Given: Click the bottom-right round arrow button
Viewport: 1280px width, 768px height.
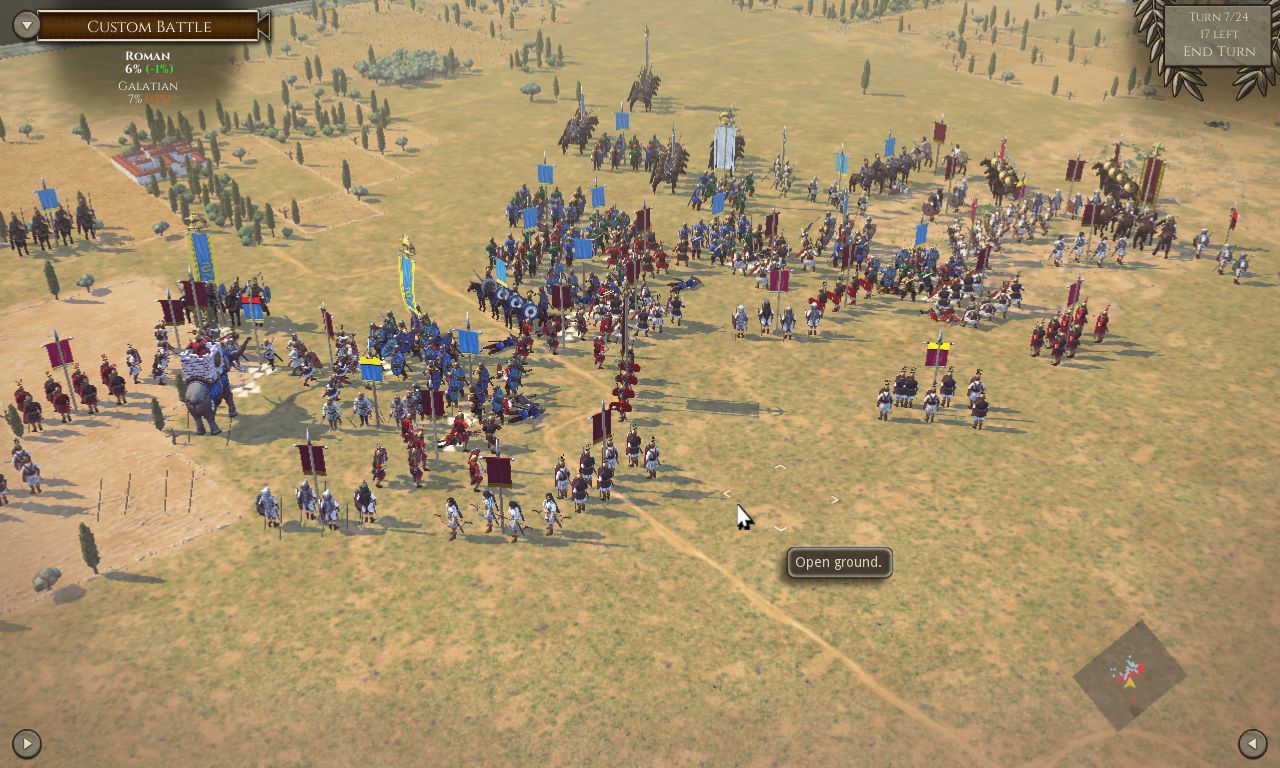Looking at the screenshot, I should (x=1252, y=743).
